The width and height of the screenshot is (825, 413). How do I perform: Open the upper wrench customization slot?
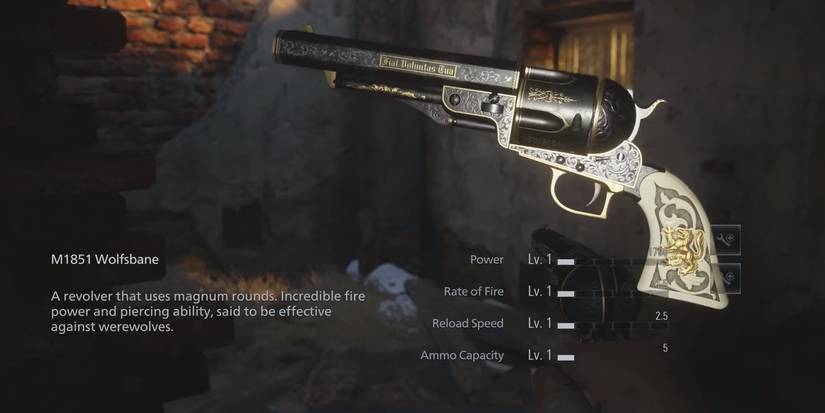coord(727,238)
